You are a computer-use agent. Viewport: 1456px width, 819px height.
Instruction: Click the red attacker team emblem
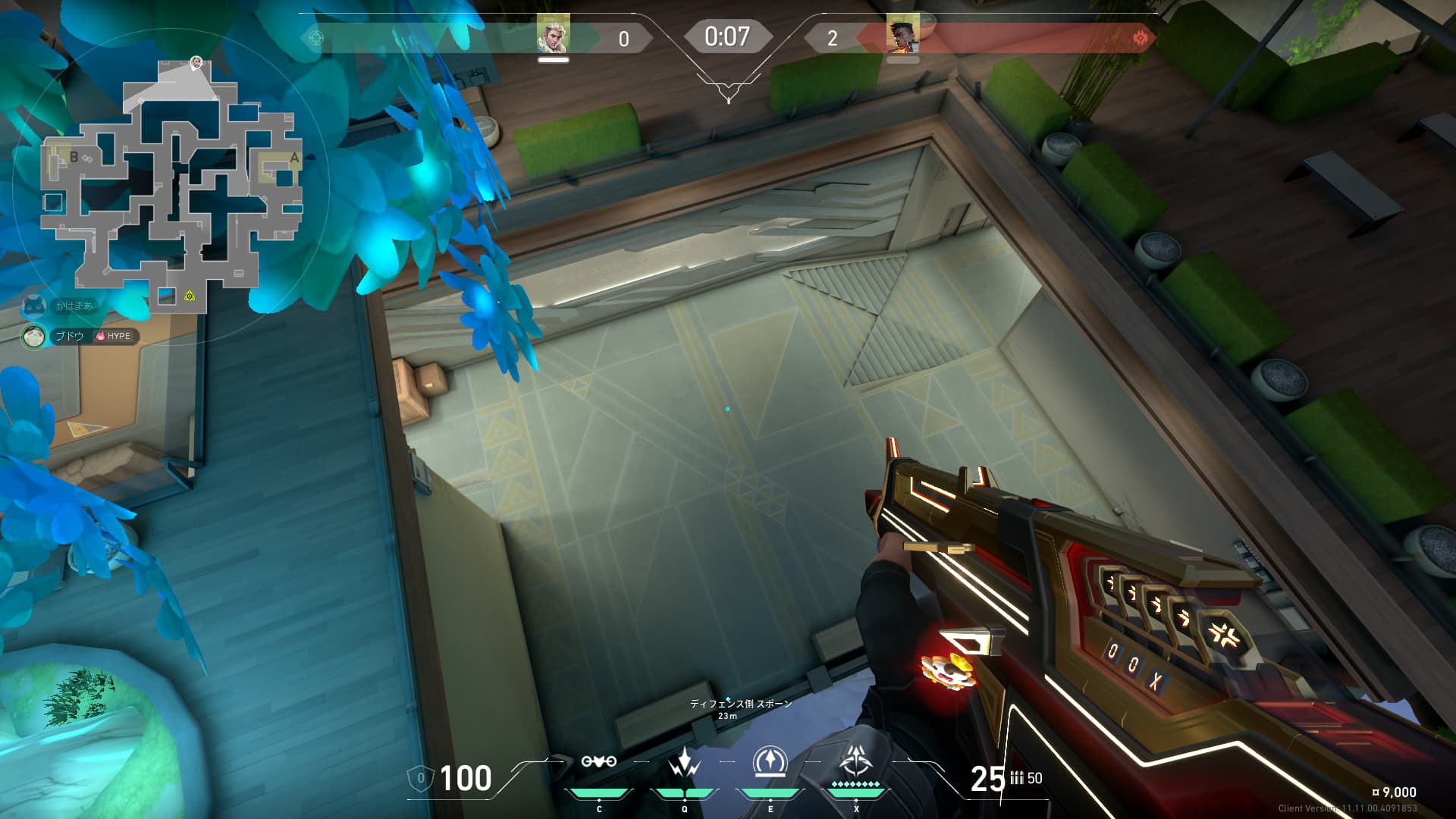[x=1140, y=38]
